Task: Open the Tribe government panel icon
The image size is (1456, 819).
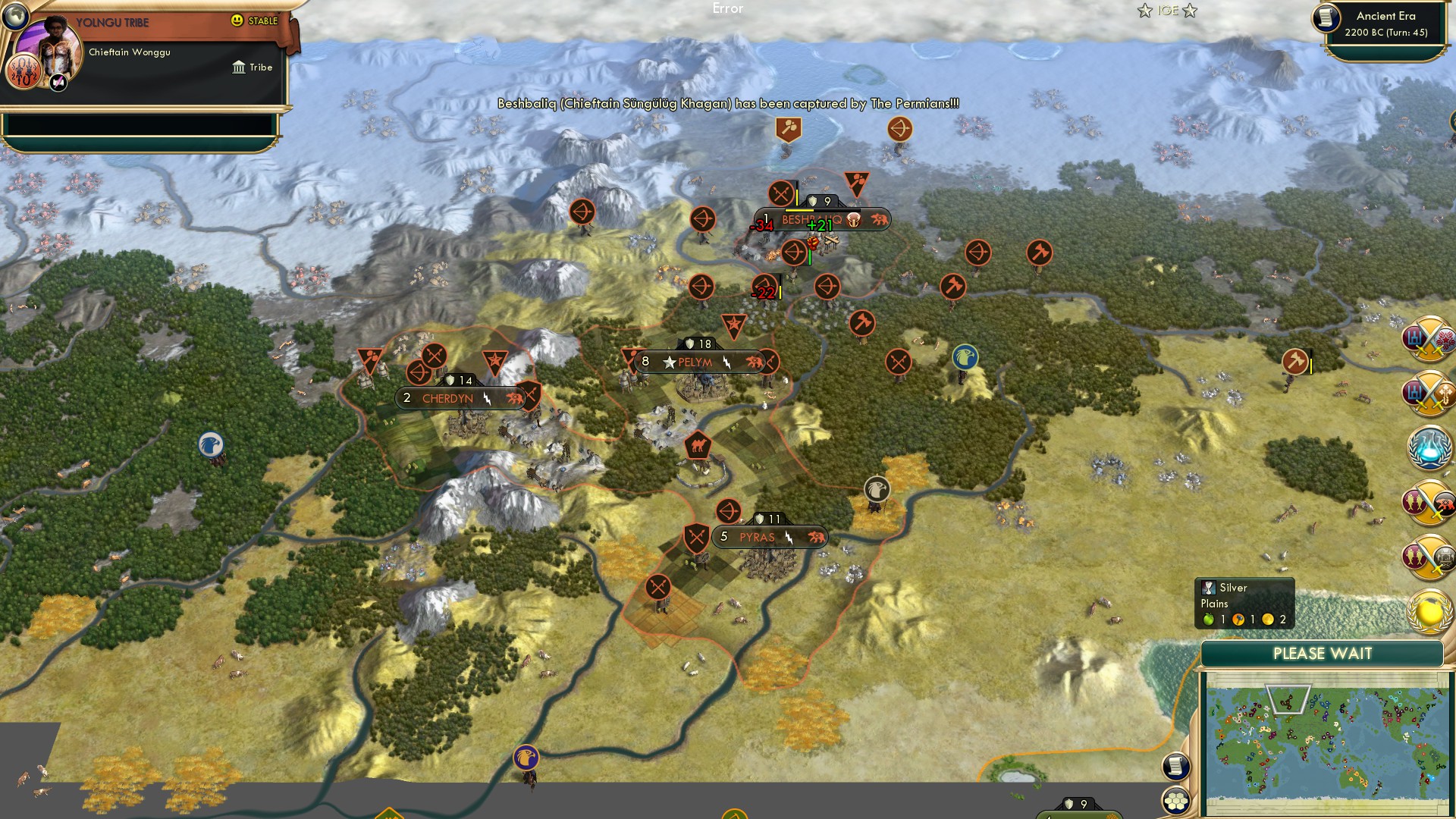Action: pyautogui.click(x=239, y=67)
